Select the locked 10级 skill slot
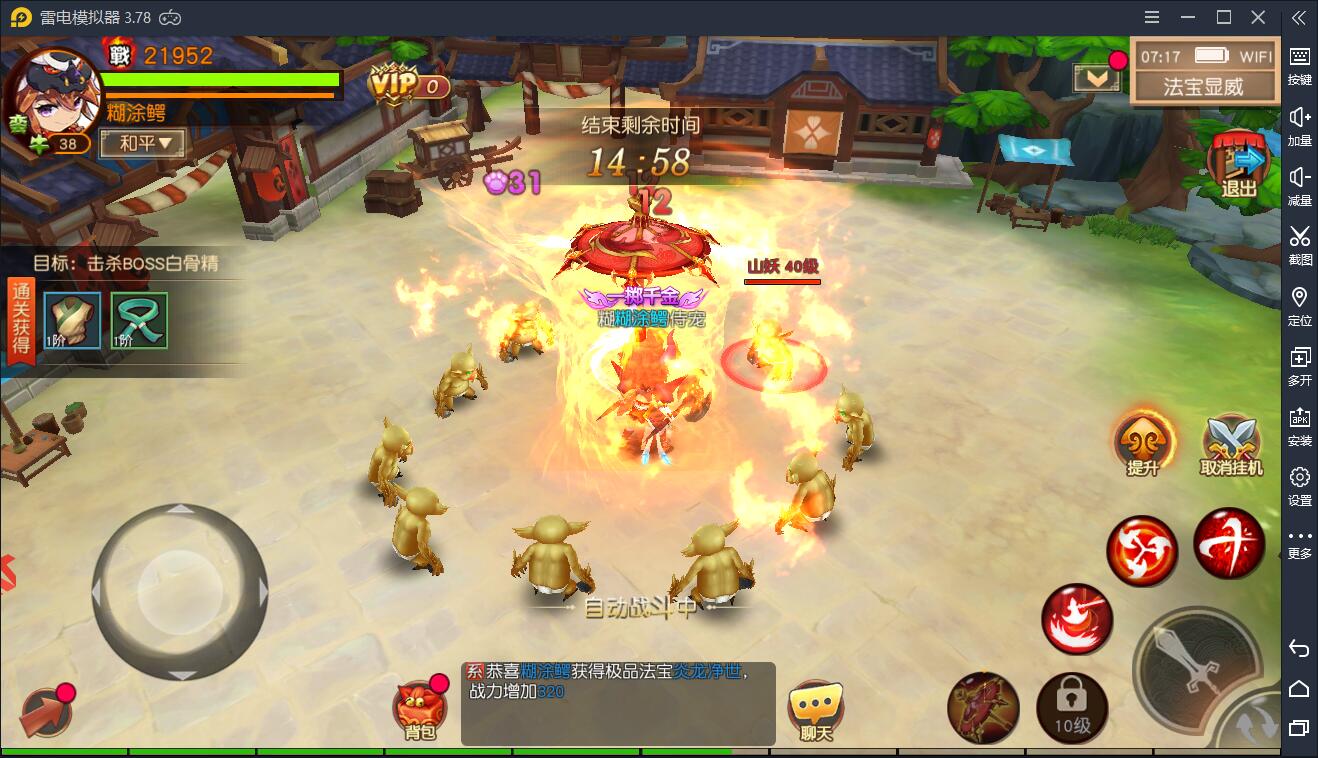 [x=1072, y=709]
